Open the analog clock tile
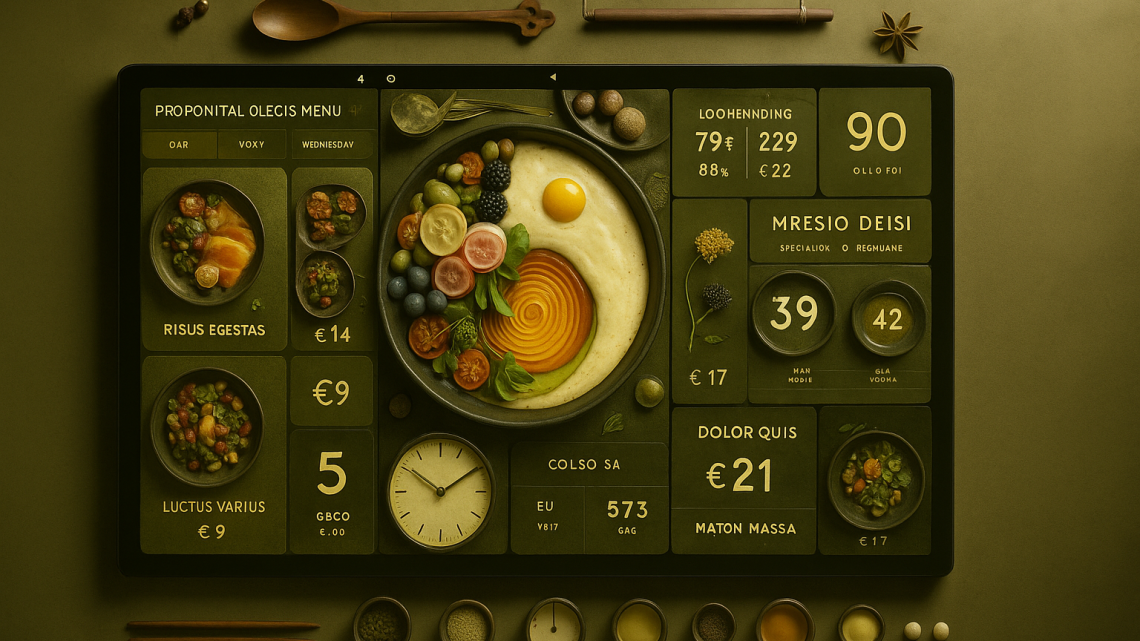Screen dimensions: 1140x641 click(440, 491)
